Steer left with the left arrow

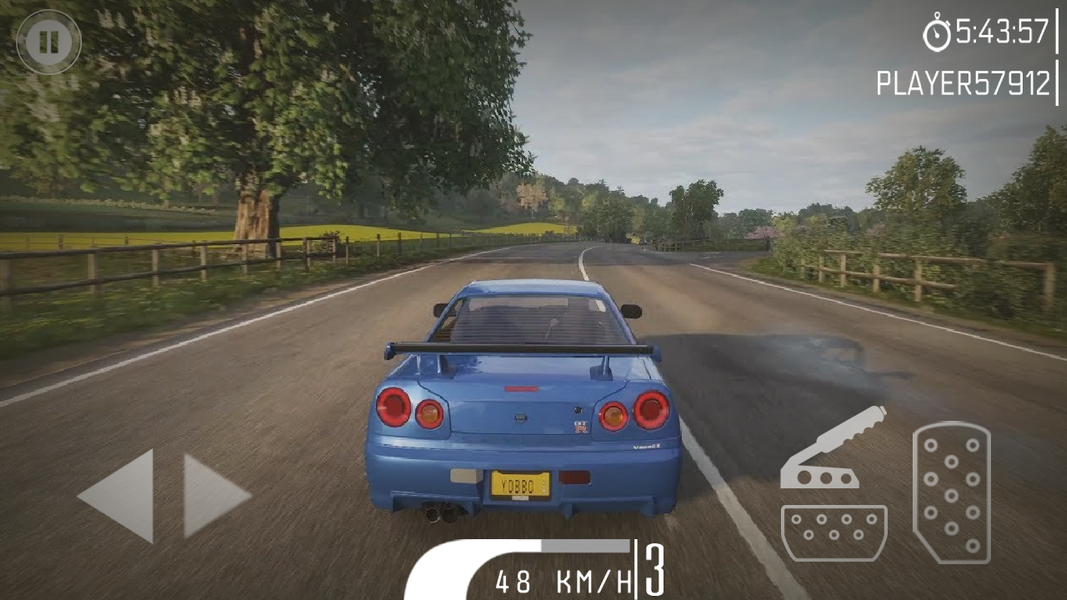pos(120,496)
